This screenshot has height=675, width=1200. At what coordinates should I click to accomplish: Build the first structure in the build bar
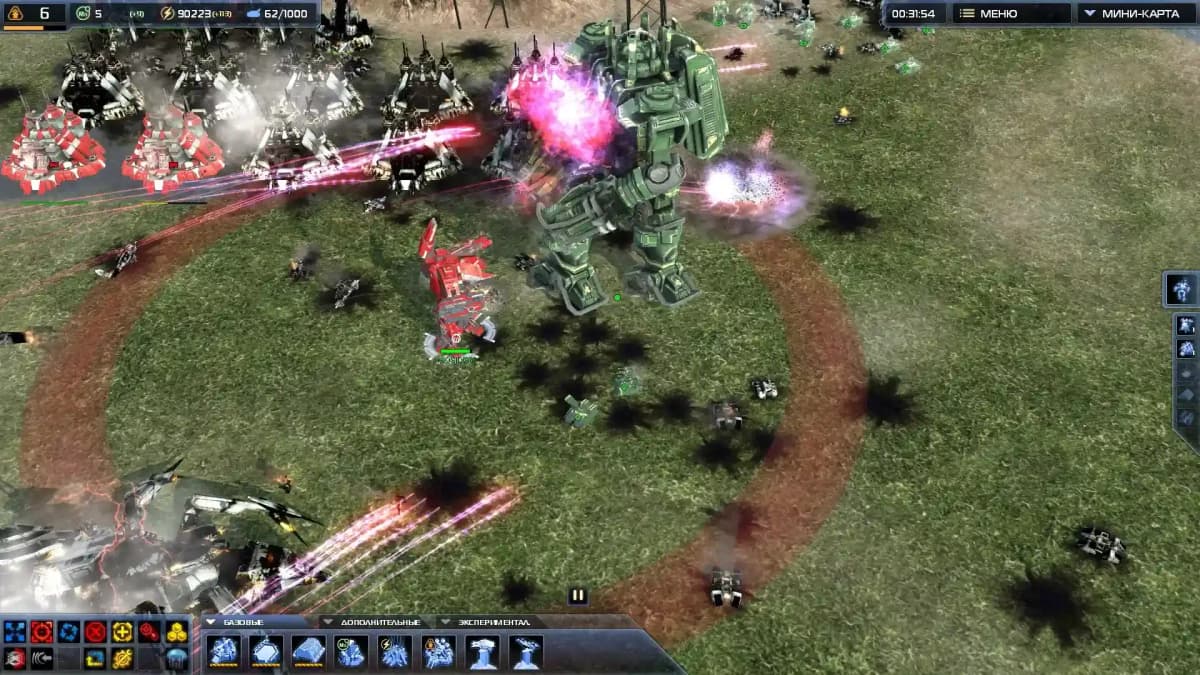coord(224,652)
